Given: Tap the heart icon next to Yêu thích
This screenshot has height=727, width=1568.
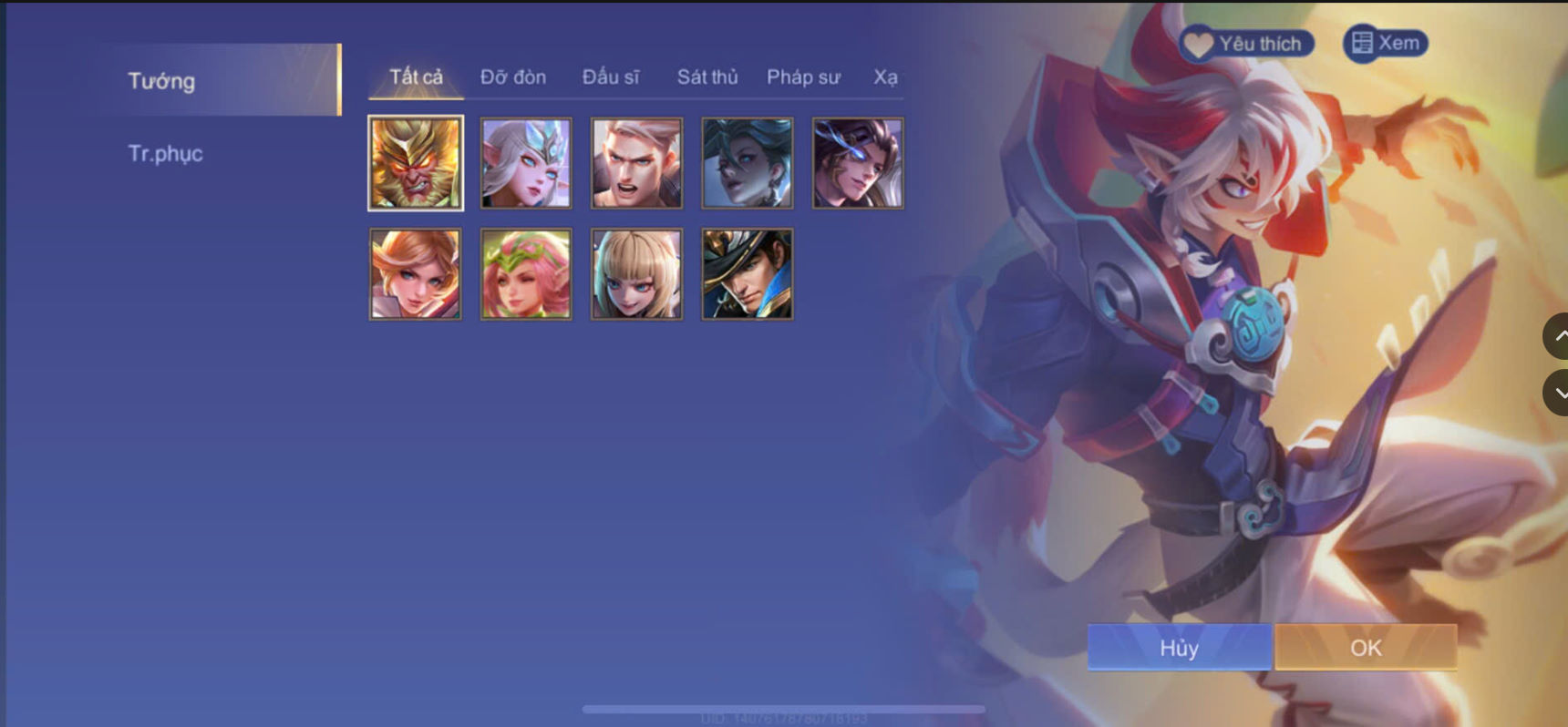Looking at the screenshot, I should click(x=1197, y=42).
